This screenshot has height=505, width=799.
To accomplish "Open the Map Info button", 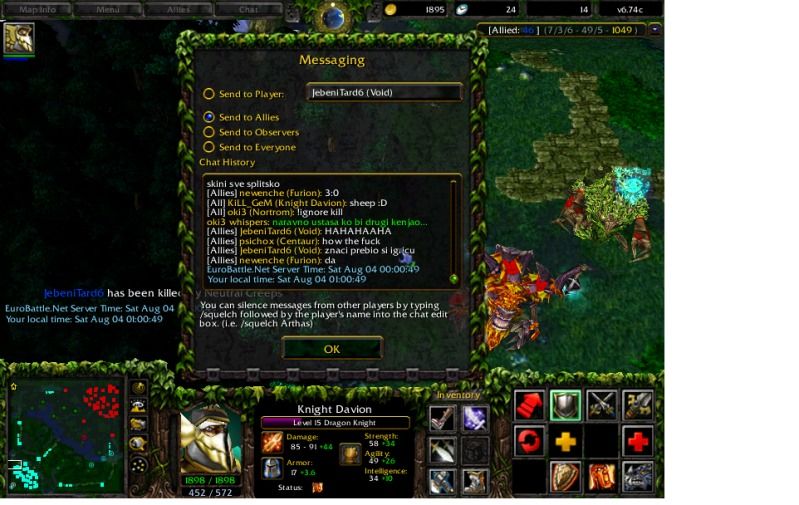I will click(38, 10).
